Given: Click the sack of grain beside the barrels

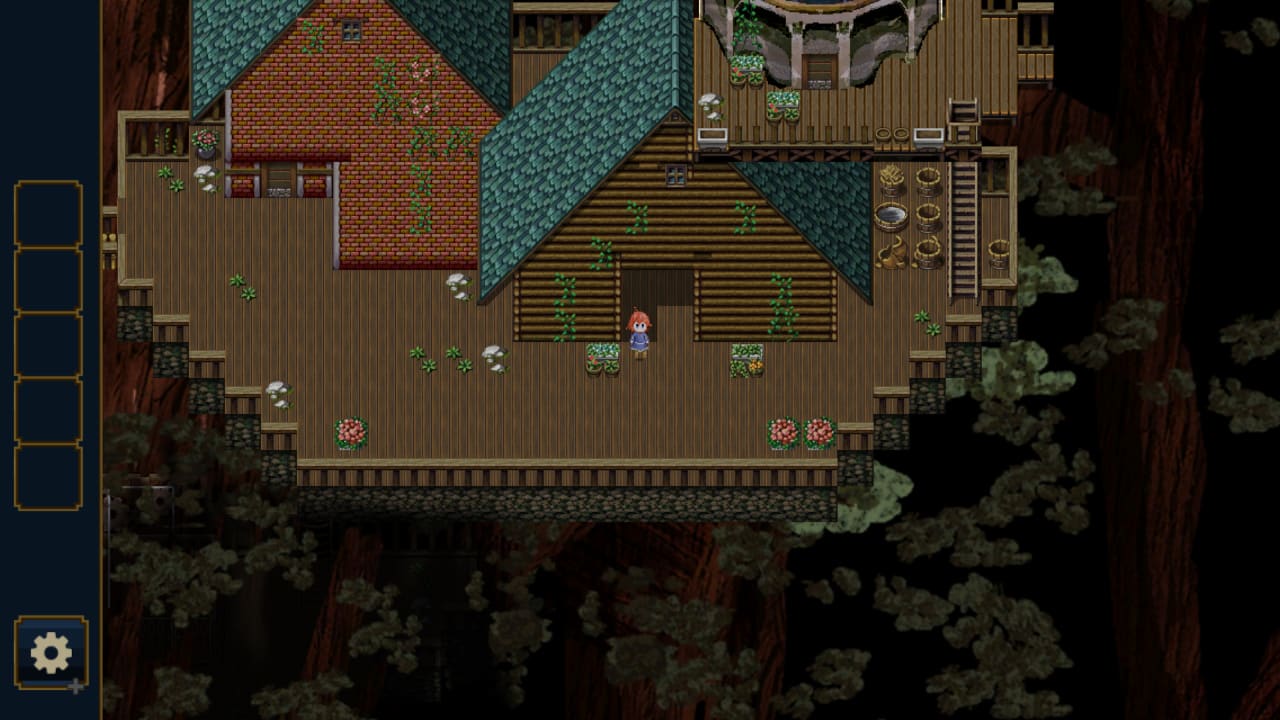Looking at the screenshot, I should tap(891, 252).
